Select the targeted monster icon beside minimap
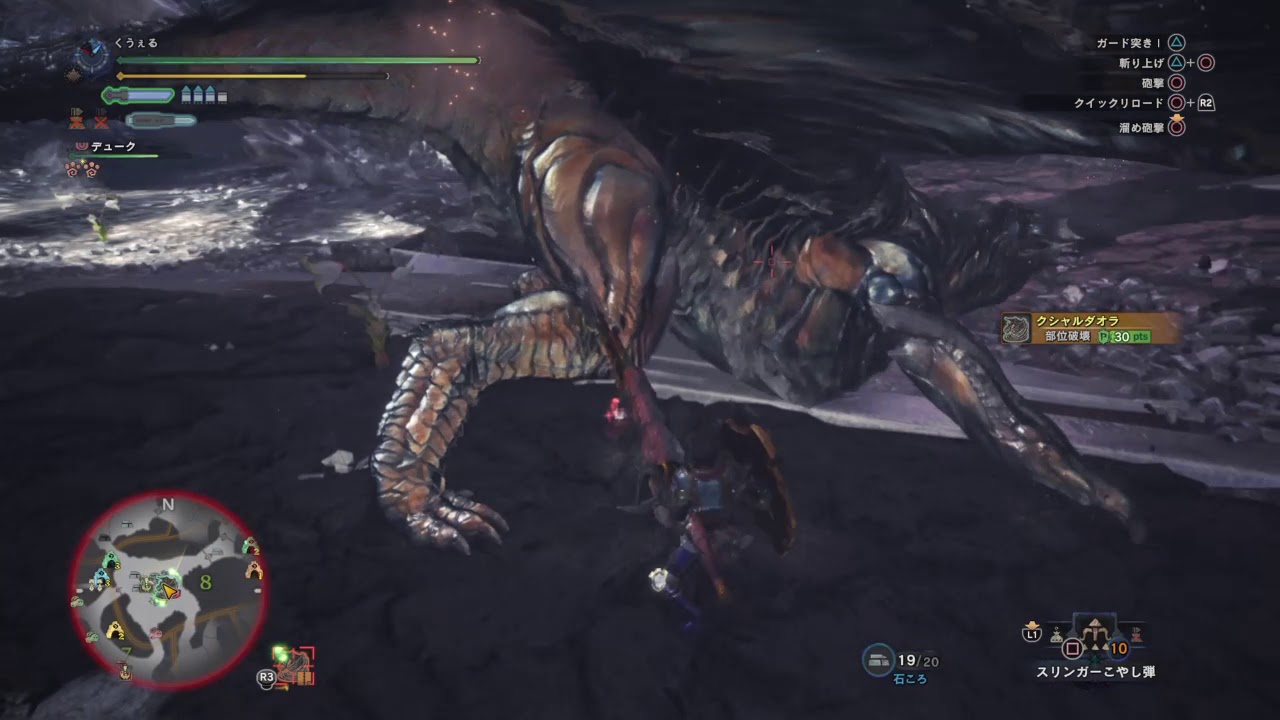 coord(295,664)
